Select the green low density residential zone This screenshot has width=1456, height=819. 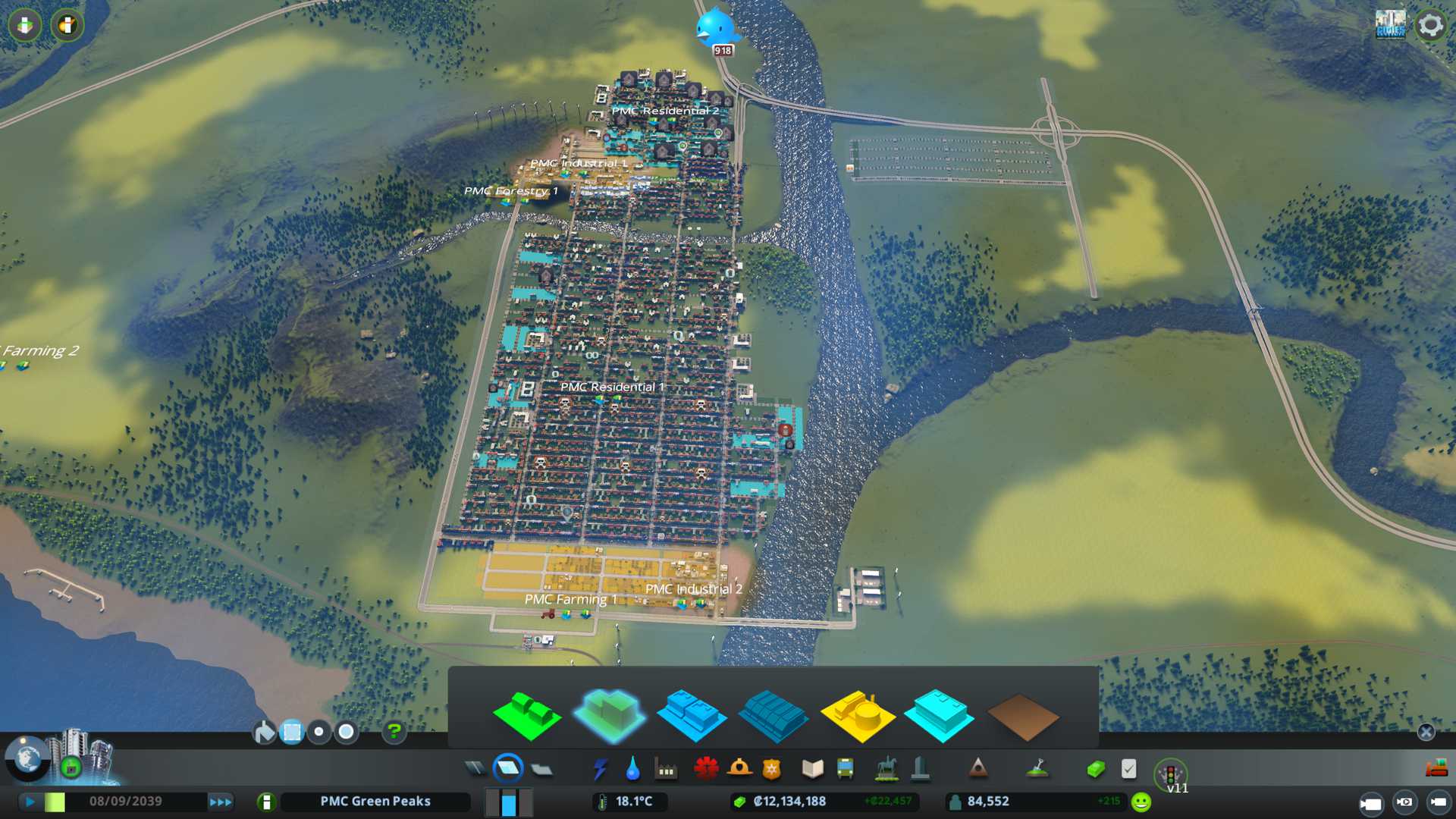526,715
